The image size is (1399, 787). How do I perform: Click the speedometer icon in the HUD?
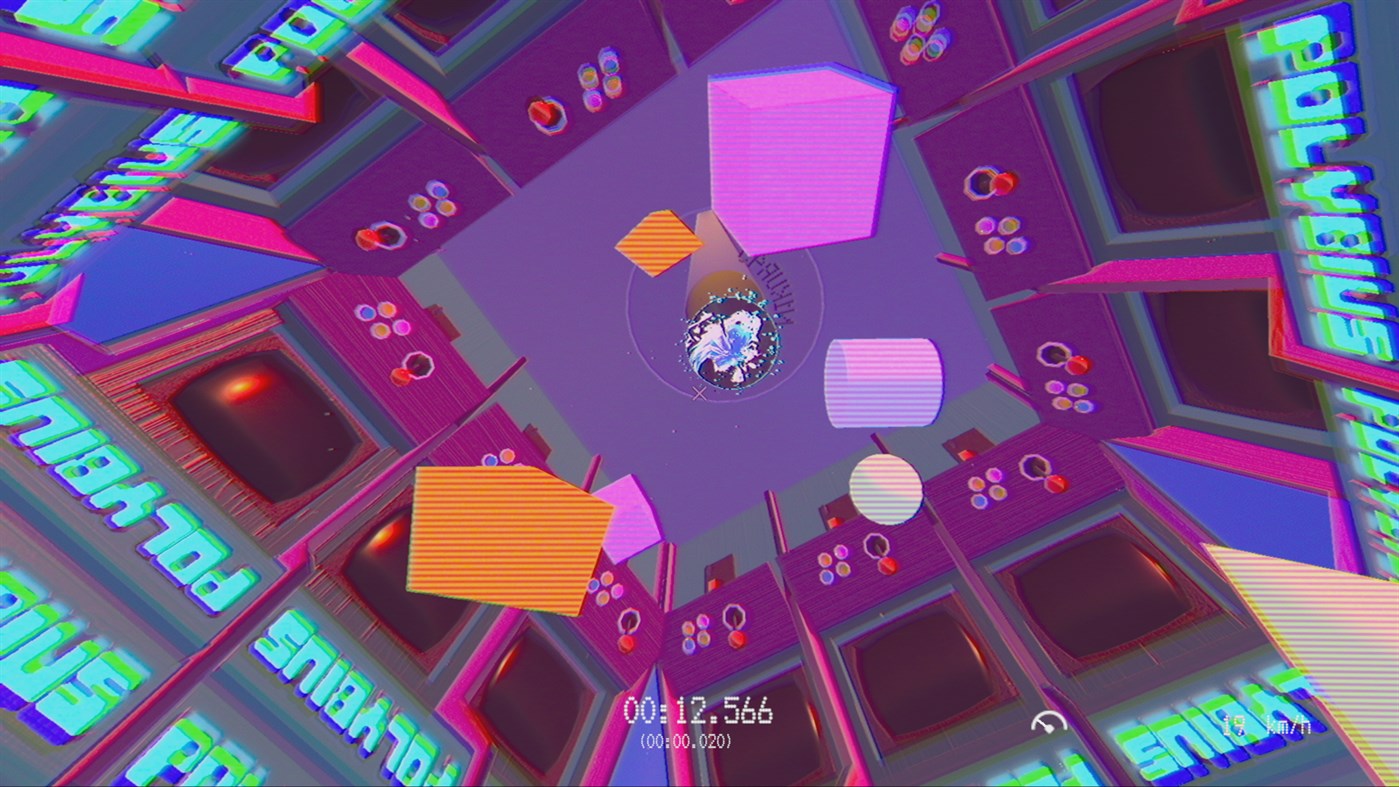point(1052,718)
